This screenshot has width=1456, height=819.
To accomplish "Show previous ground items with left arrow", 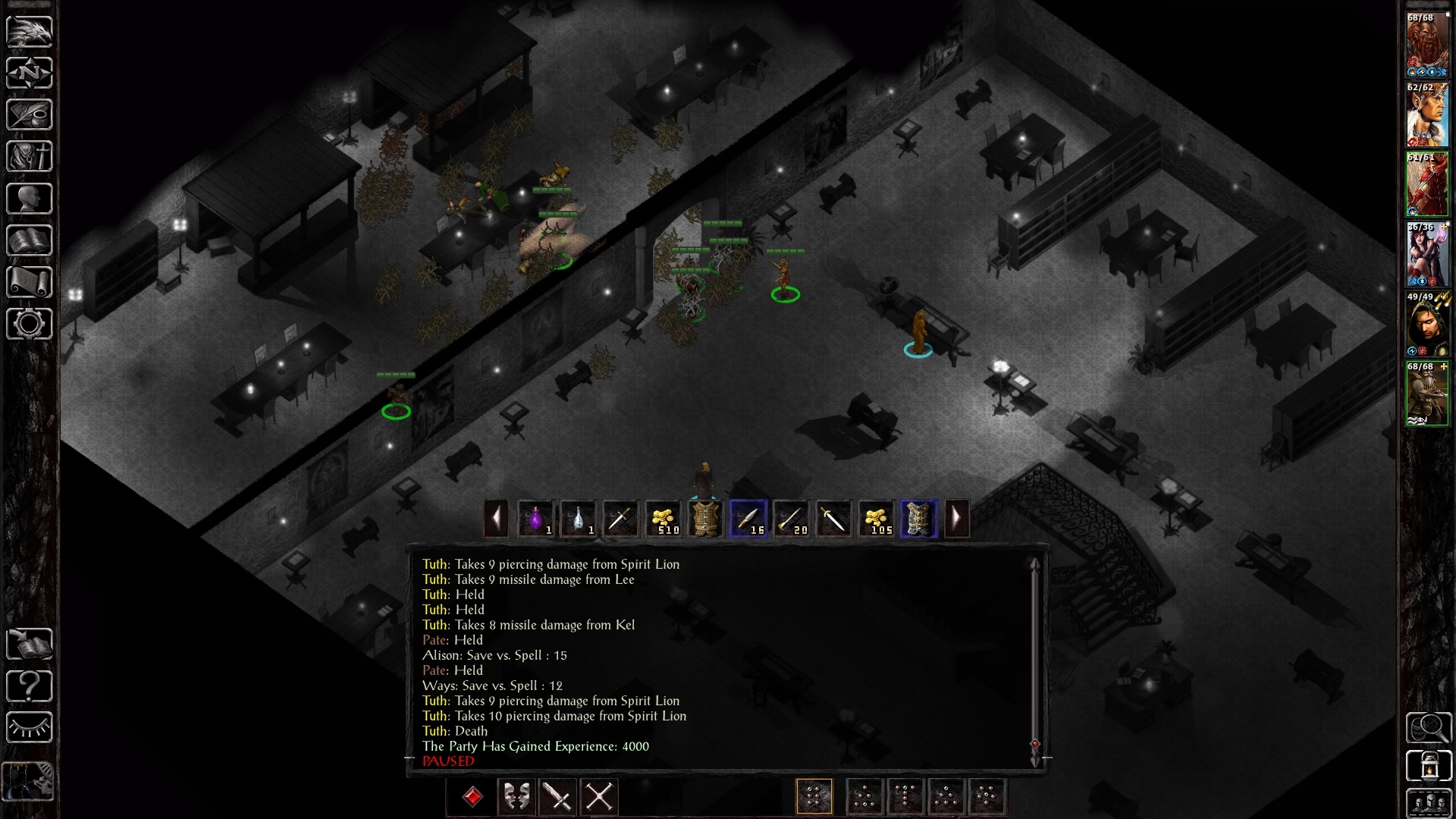I will click(496, 519).
